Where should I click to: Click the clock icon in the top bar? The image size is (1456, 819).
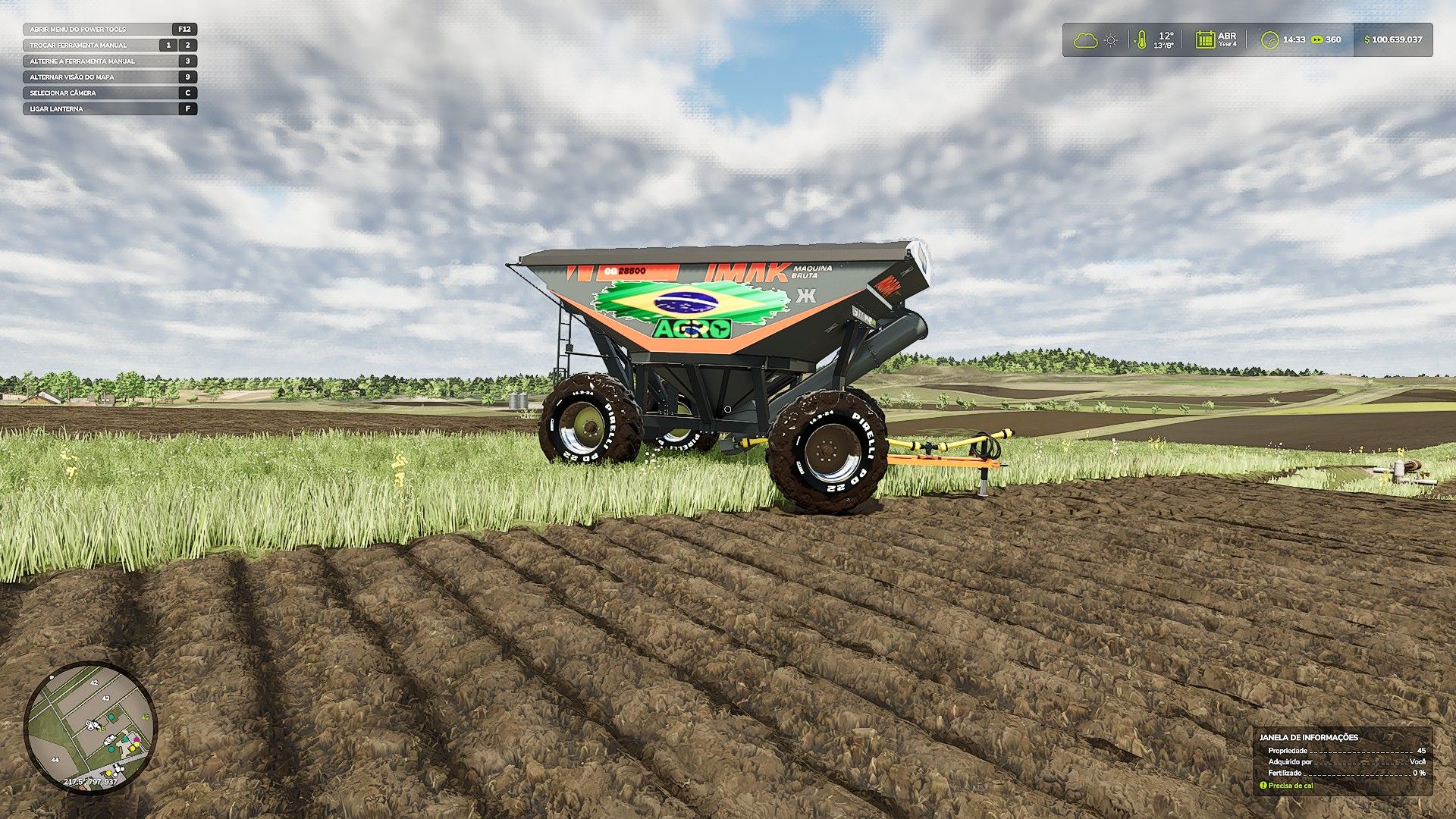(1269, 40)
